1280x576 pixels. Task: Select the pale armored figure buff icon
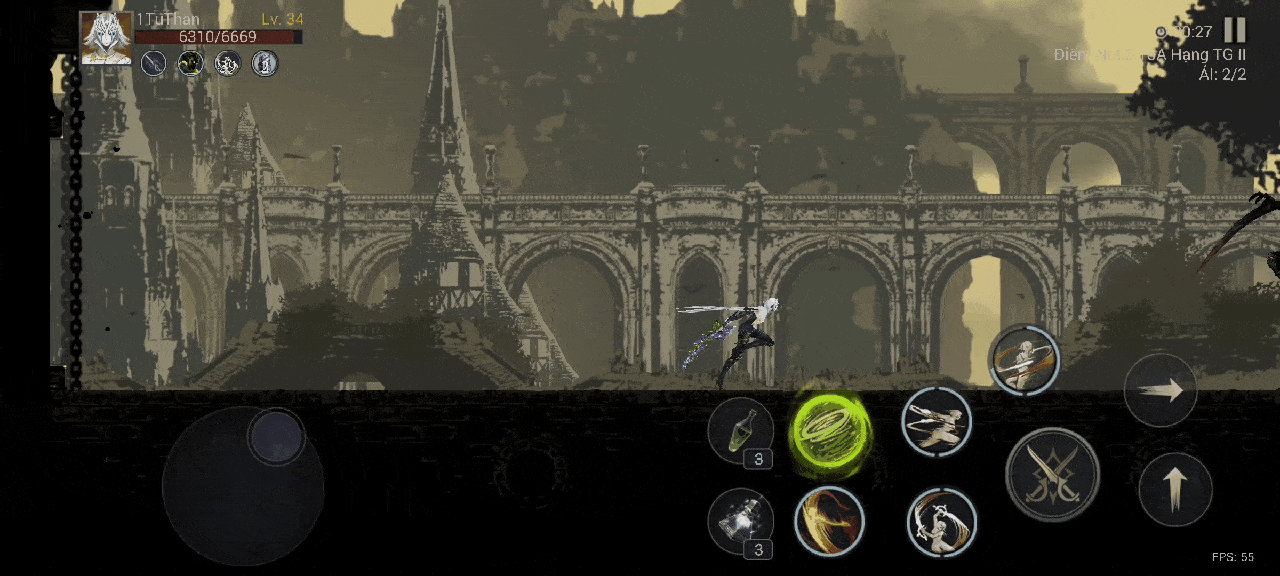(x=265, y=64)
